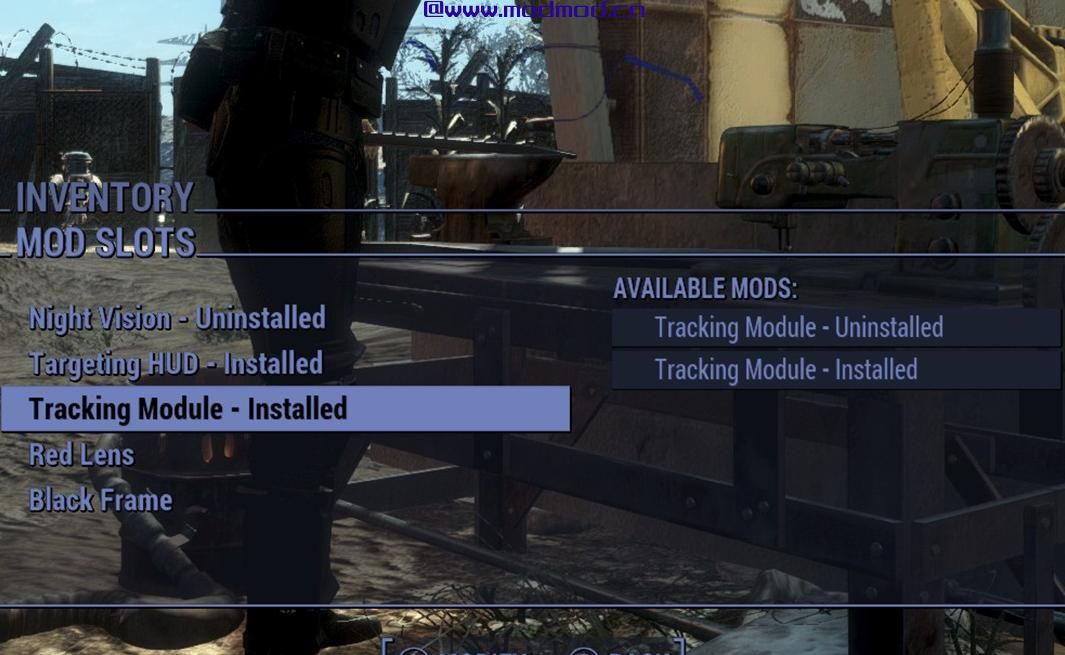Select the Black Frame mod slot
The width and height of the screenshot is (1065, 655).
pyautogui.click(x=101, y=500)
